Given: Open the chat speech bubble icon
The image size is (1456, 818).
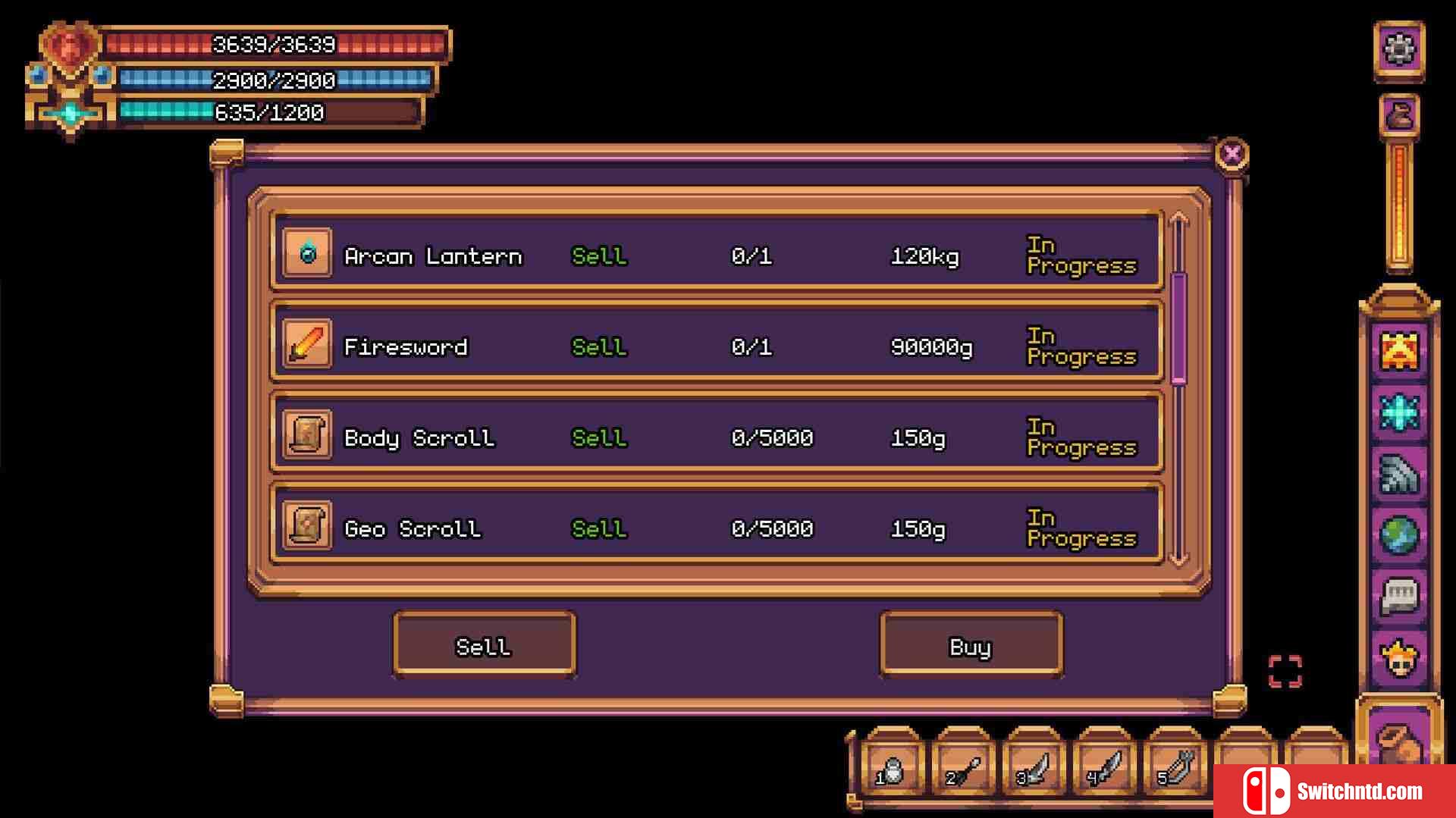Looking at the screenshot, I should pos(1399,597).
